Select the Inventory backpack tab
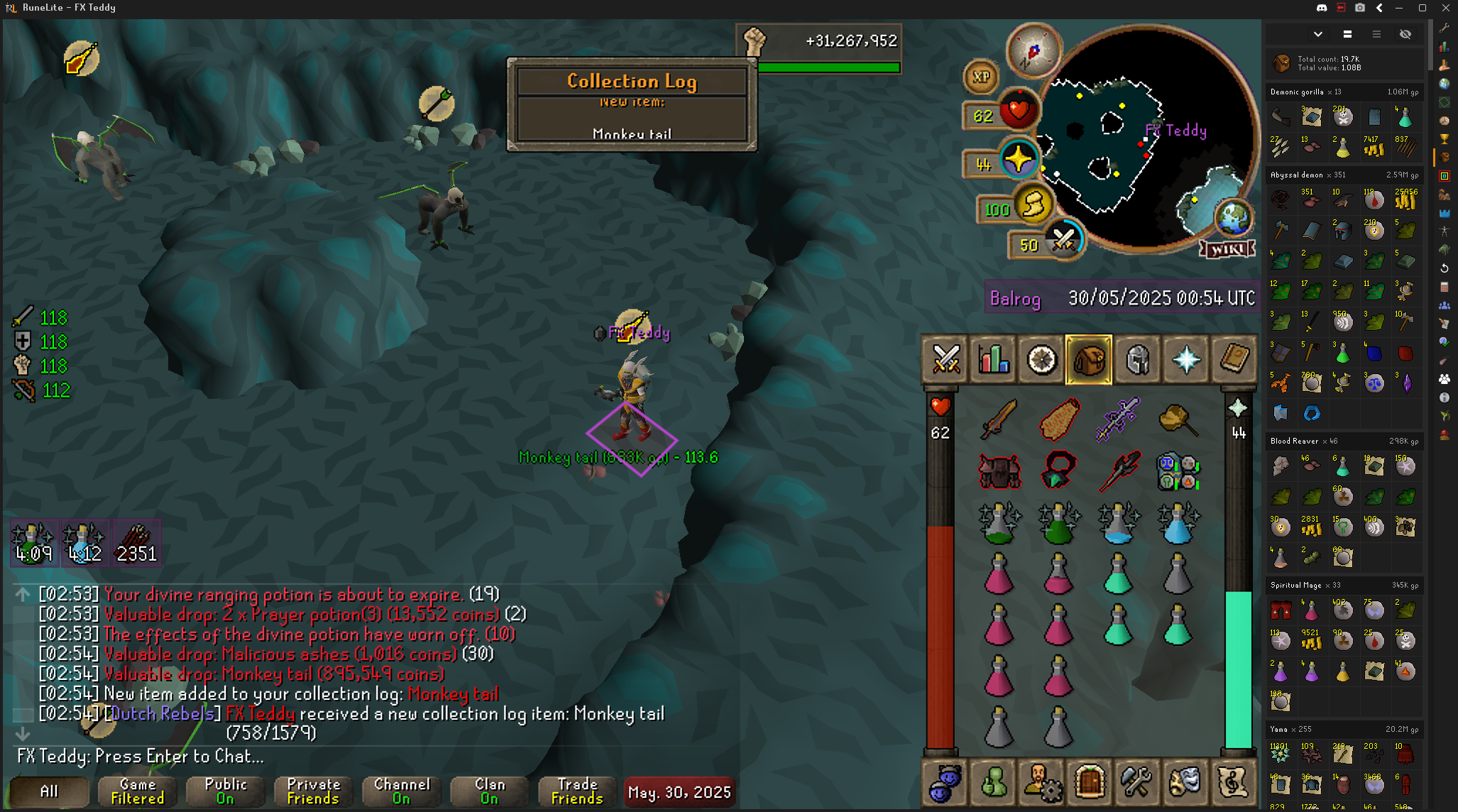The width and height of the screenshot is (1458, 812). coord(1089,360)
